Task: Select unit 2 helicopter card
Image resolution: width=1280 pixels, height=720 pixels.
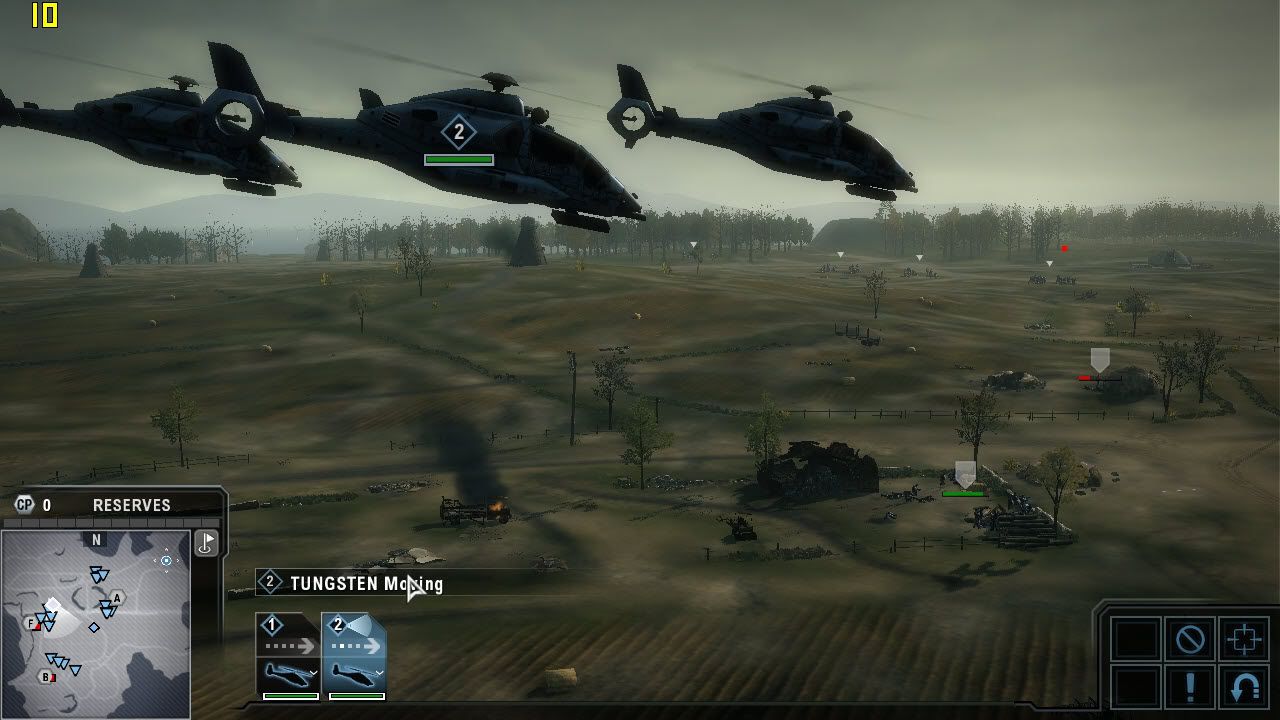Action: coord(354,656)
